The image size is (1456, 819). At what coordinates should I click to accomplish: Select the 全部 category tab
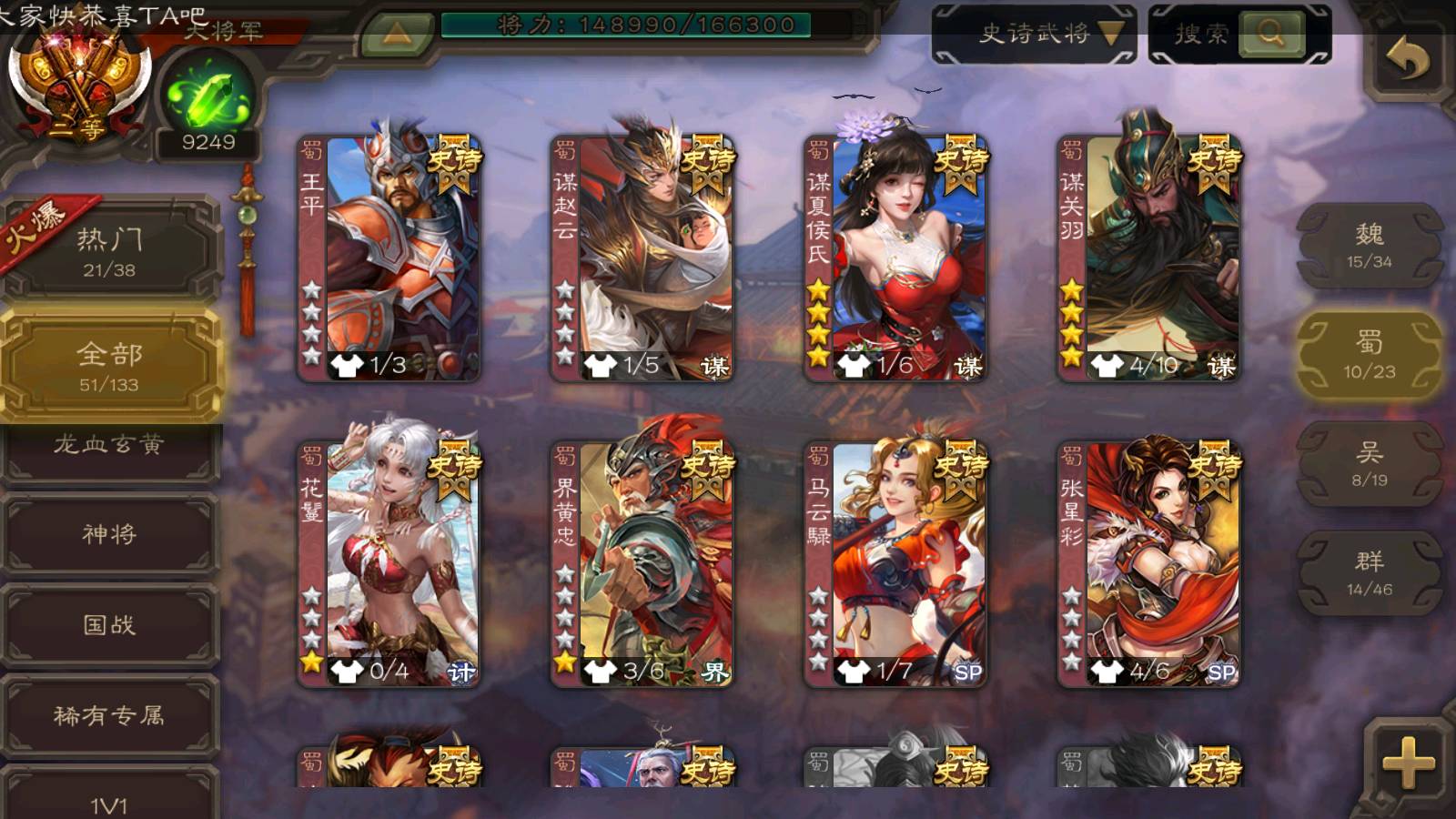pos(109,366)
